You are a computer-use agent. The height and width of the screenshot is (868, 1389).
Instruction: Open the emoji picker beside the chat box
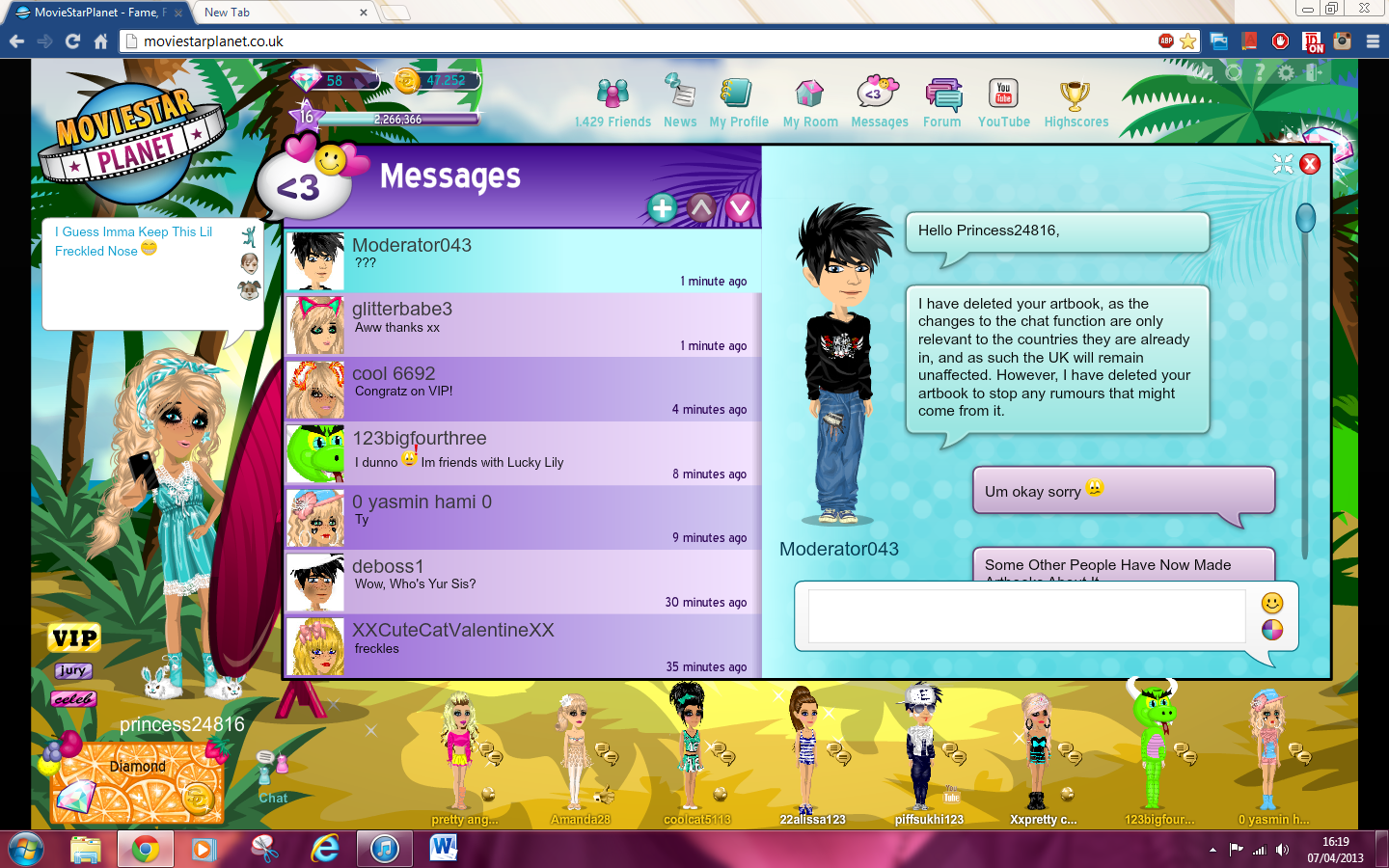point(1271,604)
